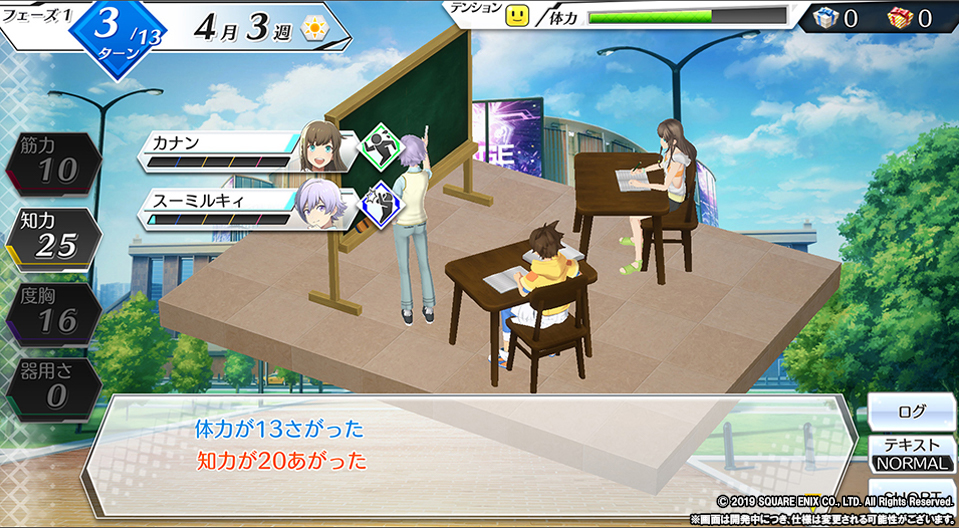Open the ログ (log) button
Screen dimensions: 959x528
[x=911, y=411]
